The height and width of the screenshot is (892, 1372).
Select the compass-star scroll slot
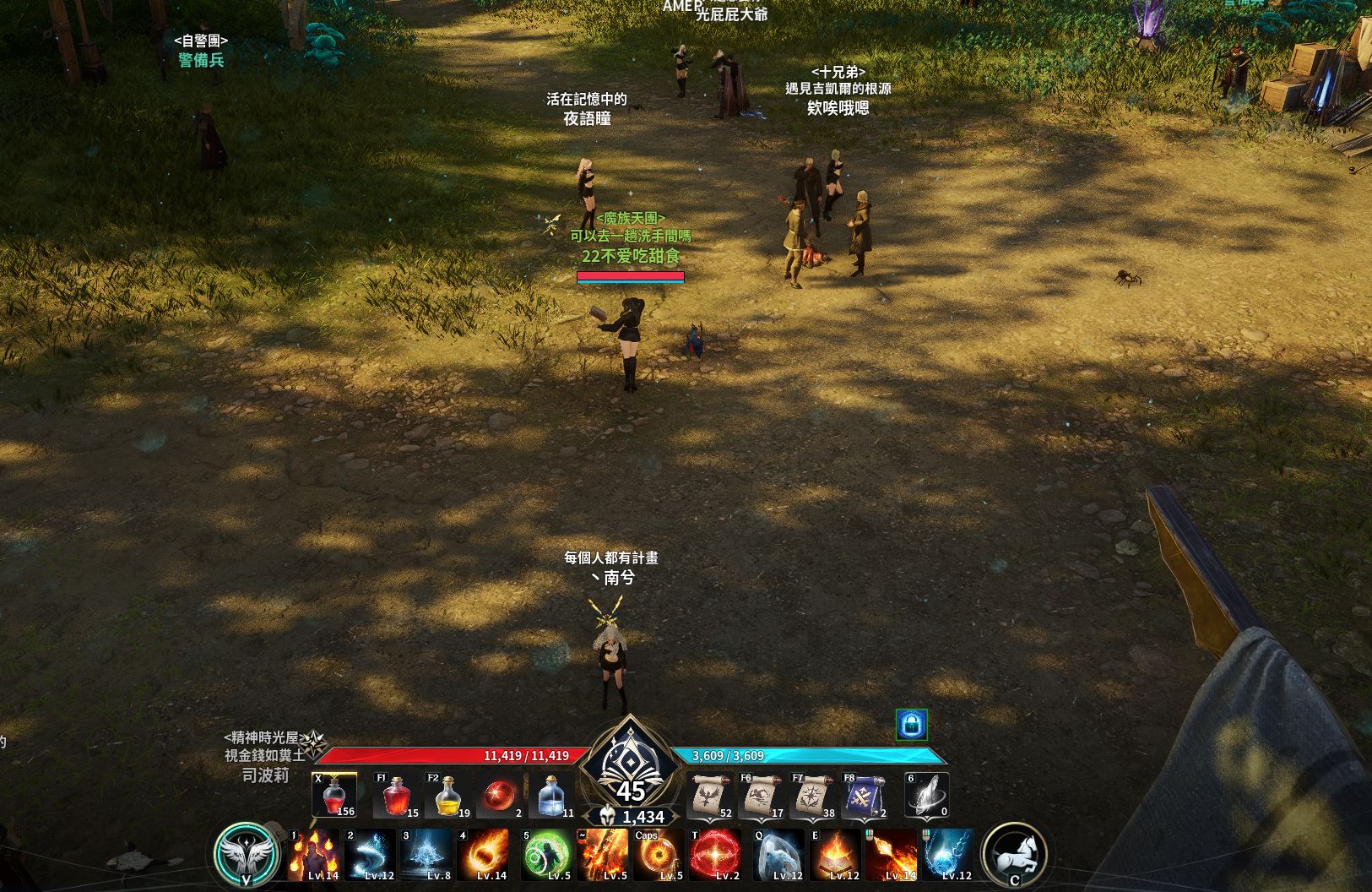(x=812, y=796)
